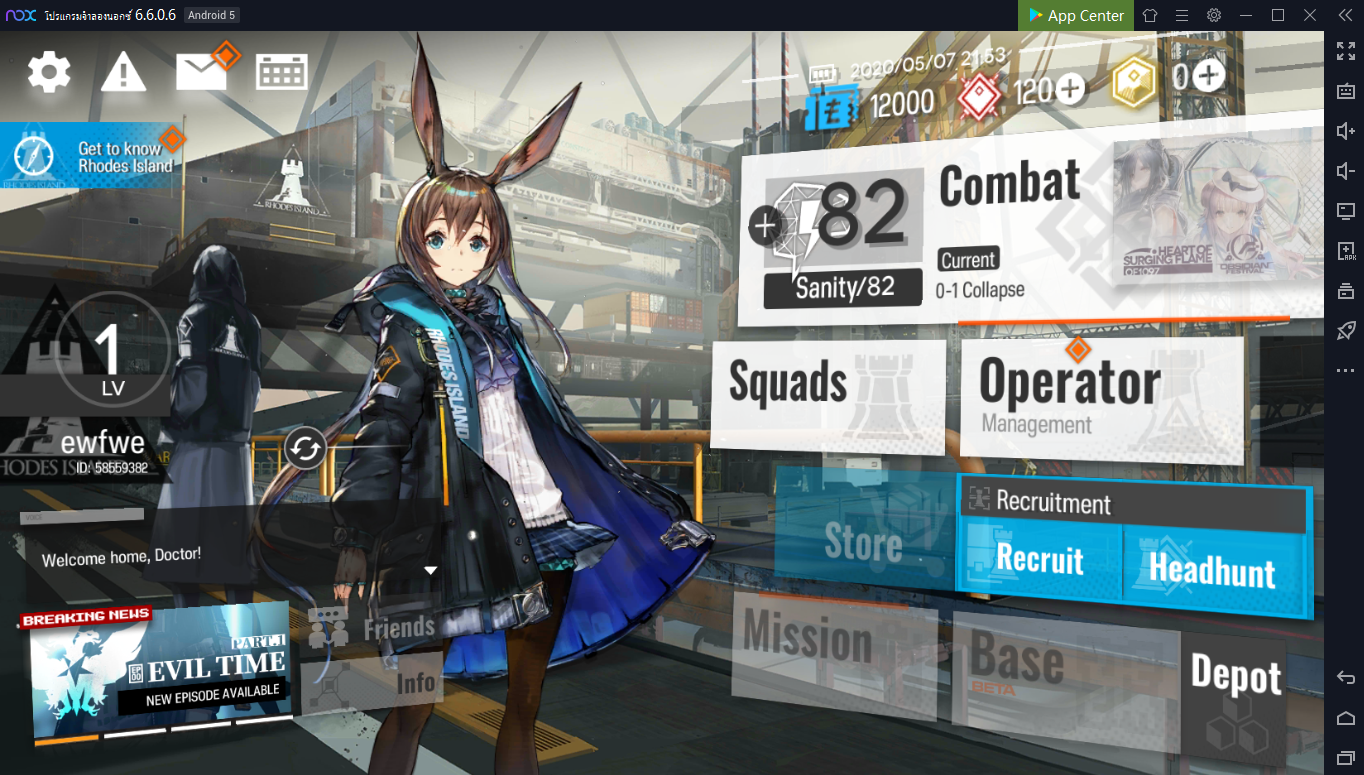This screenshot has width=1364, height=775.
Task: Open the warning triangle notice icon
Action: pyautogui.click(x=123, y=72)
